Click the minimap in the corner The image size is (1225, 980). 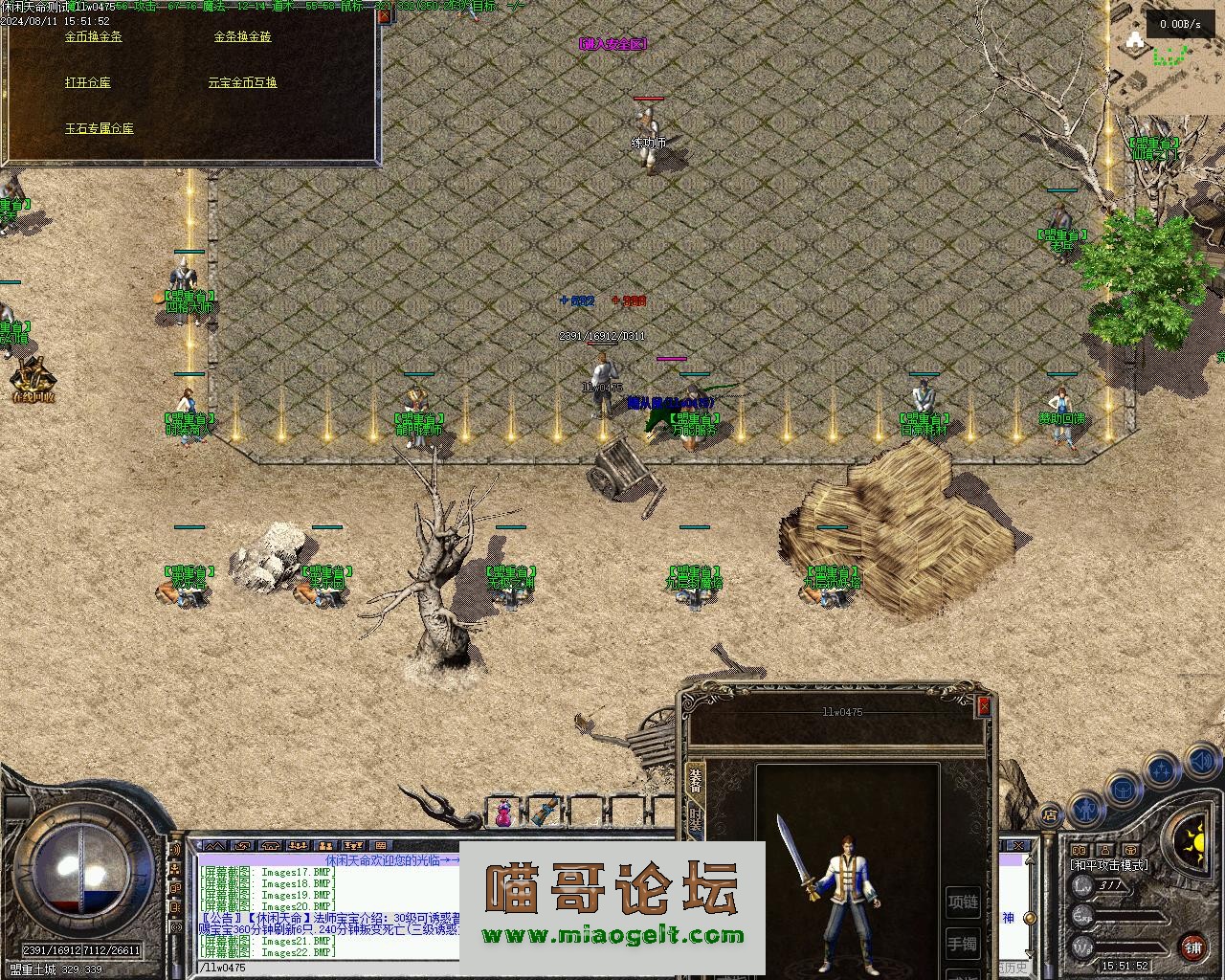click(x=1168, y=57)
